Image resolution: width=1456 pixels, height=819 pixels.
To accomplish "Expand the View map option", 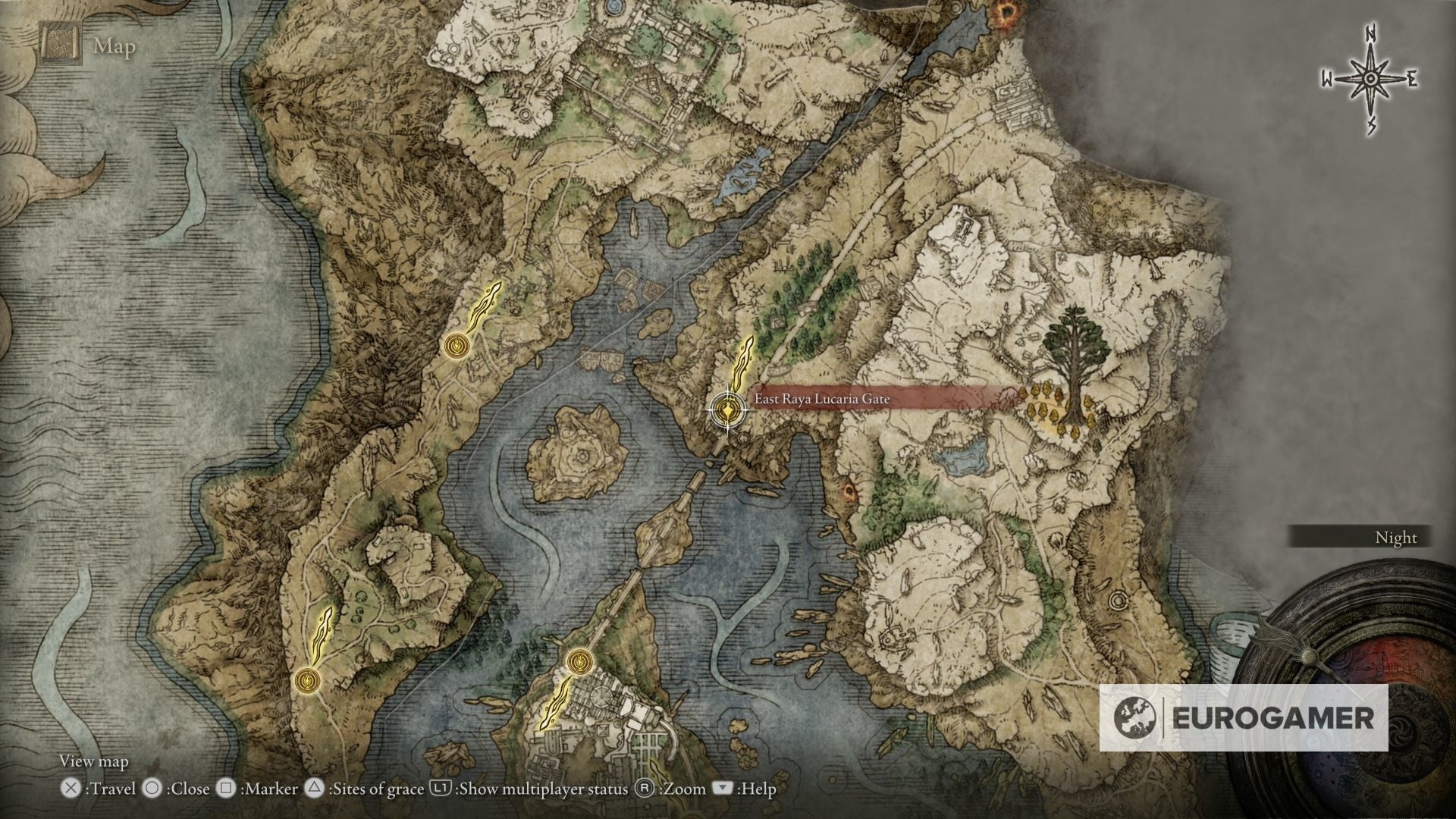I will (x=94, y=761).
